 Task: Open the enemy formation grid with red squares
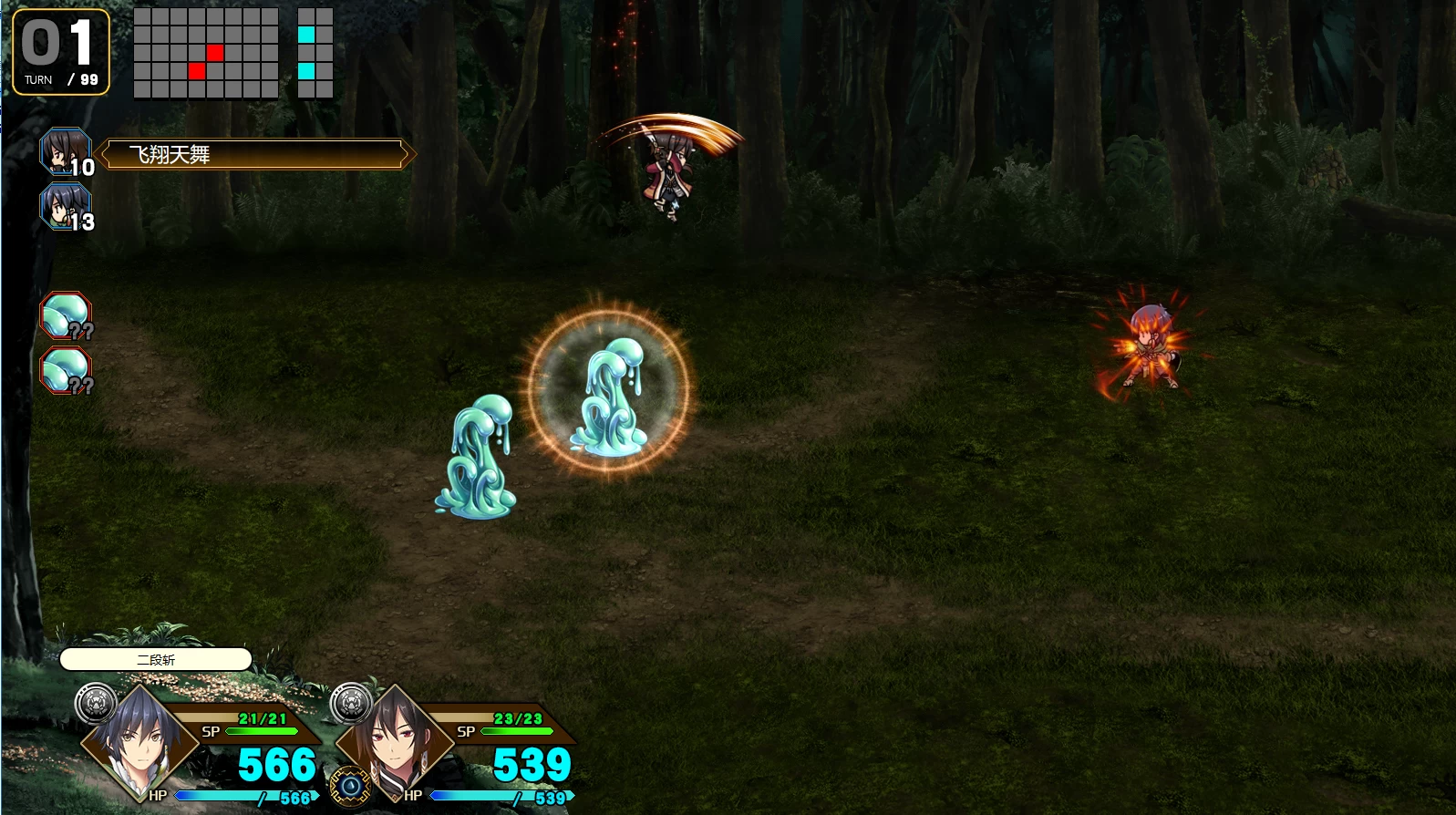click(206, 53)
